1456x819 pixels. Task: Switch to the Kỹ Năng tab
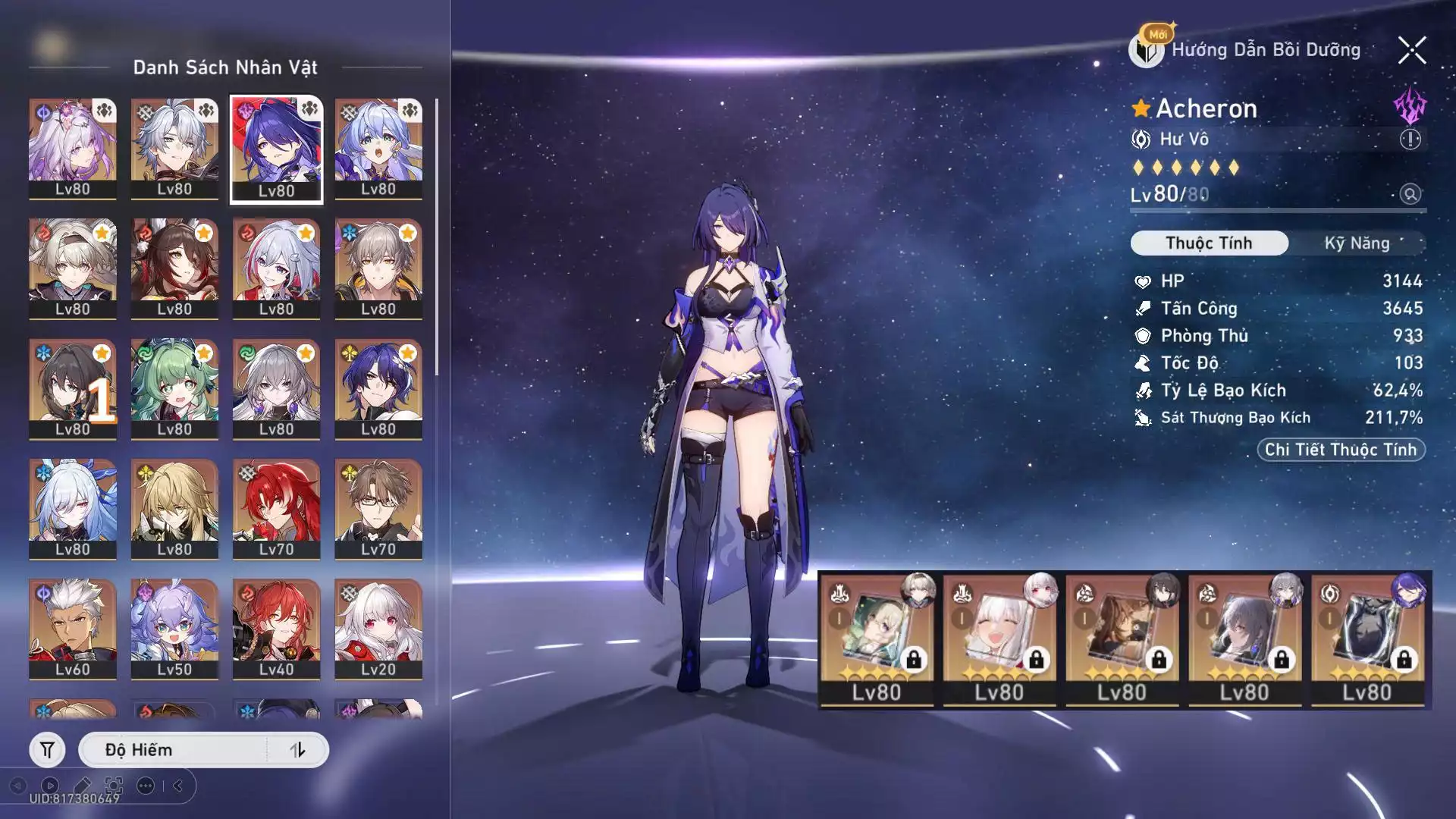(1357, 243)
